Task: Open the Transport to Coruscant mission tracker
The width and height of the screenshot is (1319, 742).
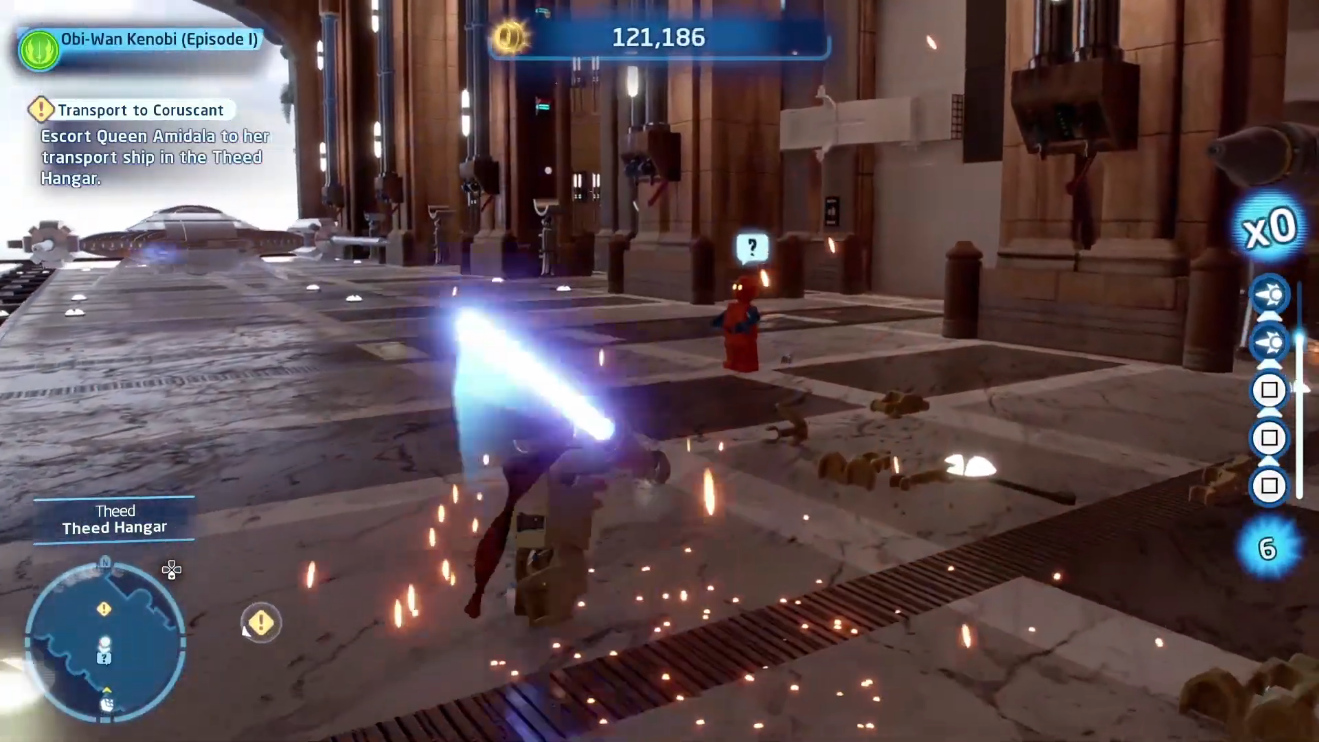Action: tap(139, 110)
